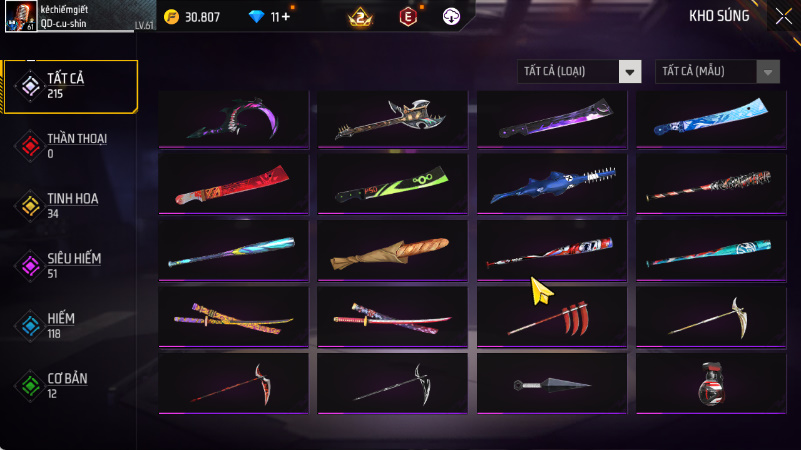Show the Tinh Hoa weapon category
801x450 pixels.
coord(70,205)
